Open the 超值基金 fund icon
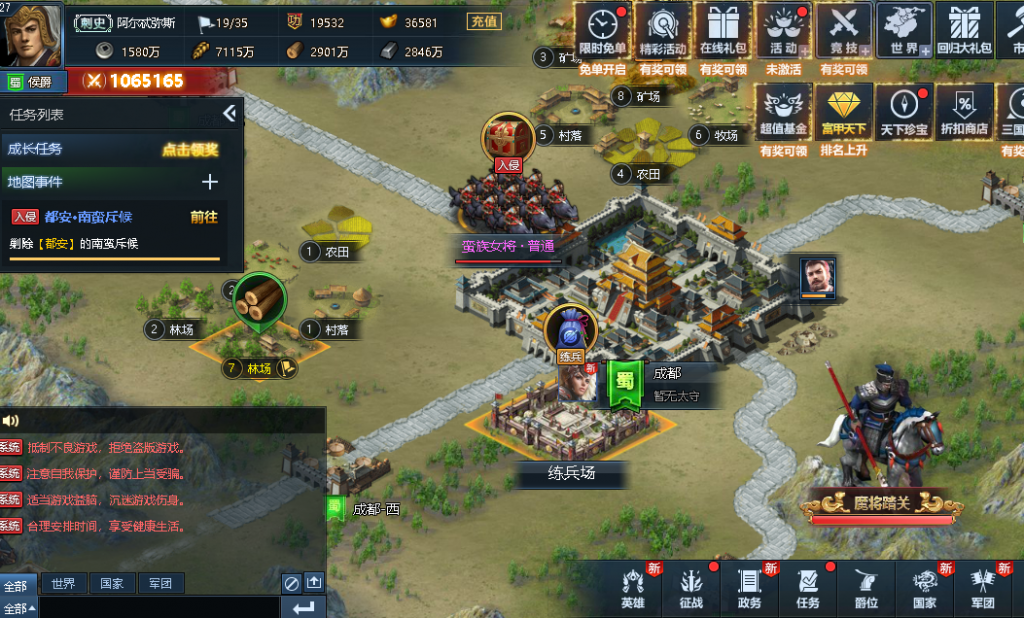Viewport: 1024px width, 618px height. pyautogui.click(x=783, y=110)
